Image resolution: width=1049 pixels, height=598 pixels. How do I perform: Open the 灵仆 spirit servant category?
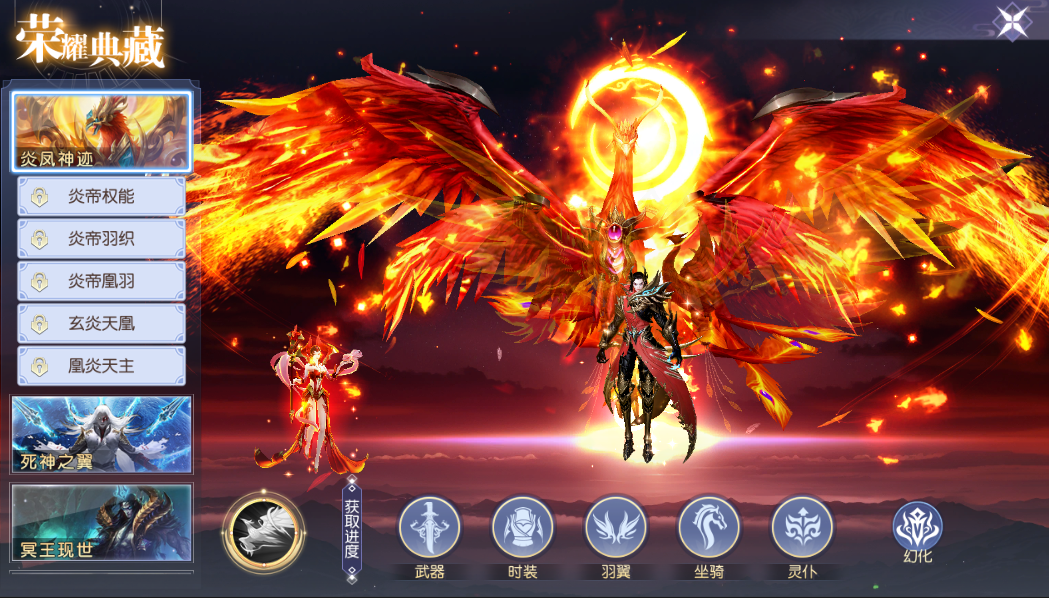pos(802,528)
